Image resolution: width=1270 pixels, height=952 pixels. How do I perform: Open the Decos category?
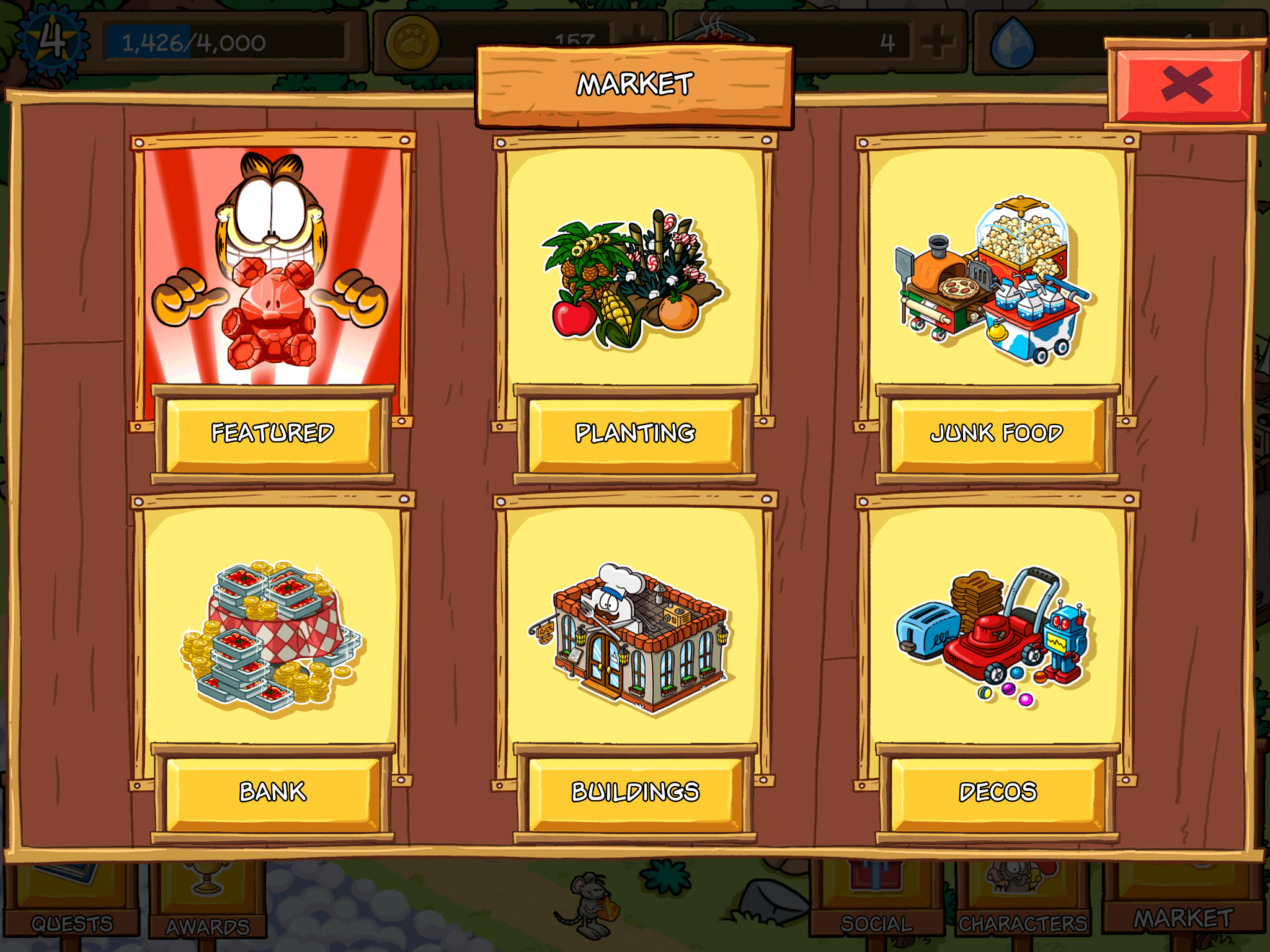click(997, 792)
